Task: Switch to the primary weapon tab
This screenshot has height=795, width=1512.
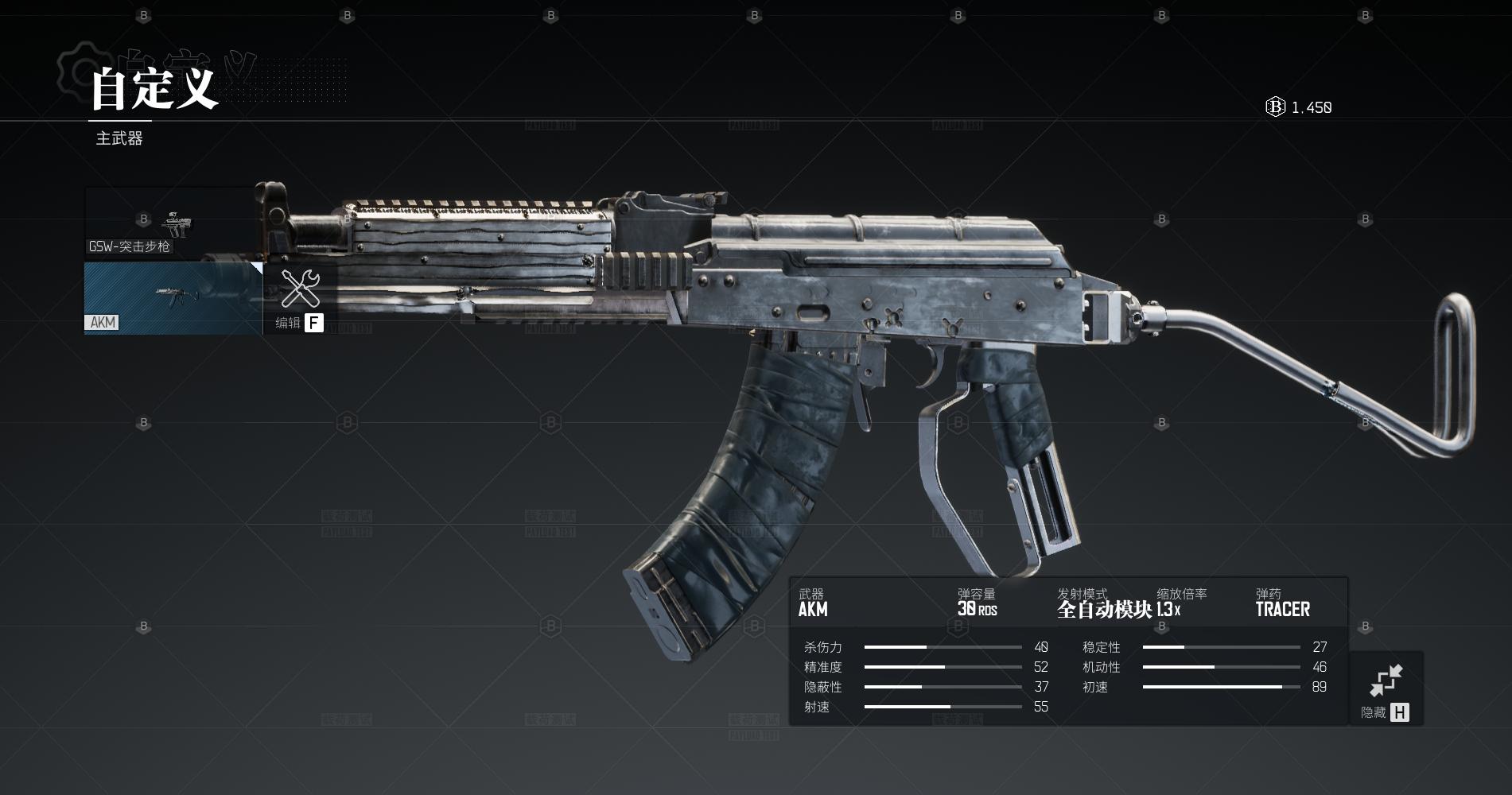Action: 119,138
